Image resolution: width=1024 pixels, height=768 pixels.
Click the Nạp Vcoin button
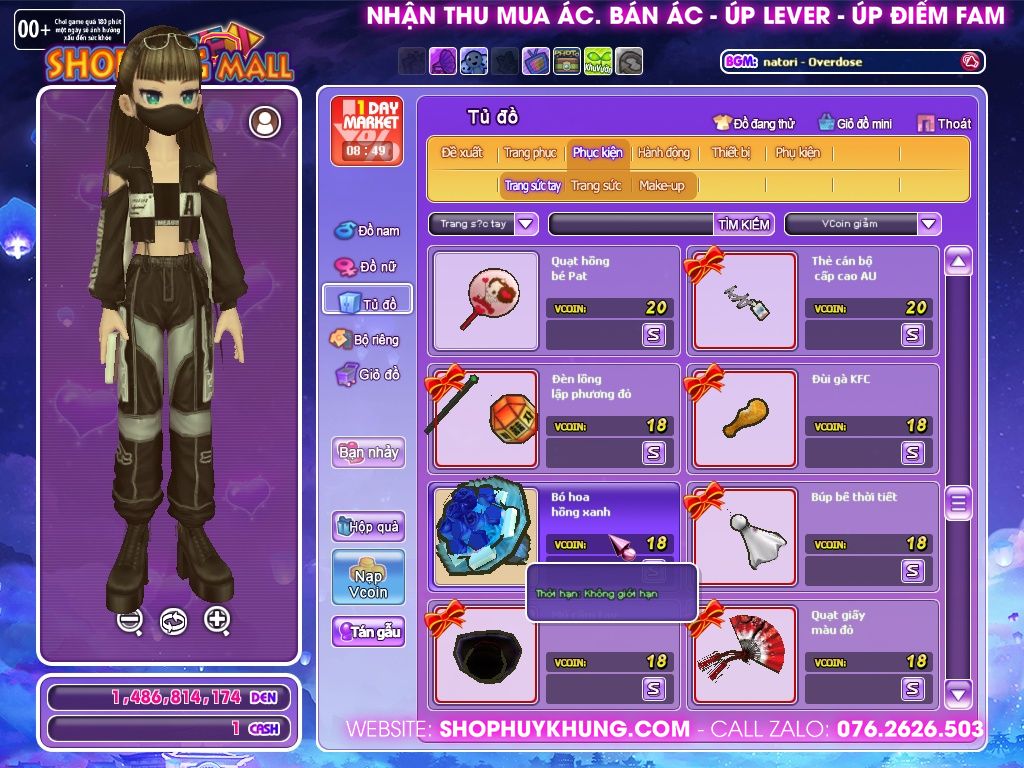368,577
